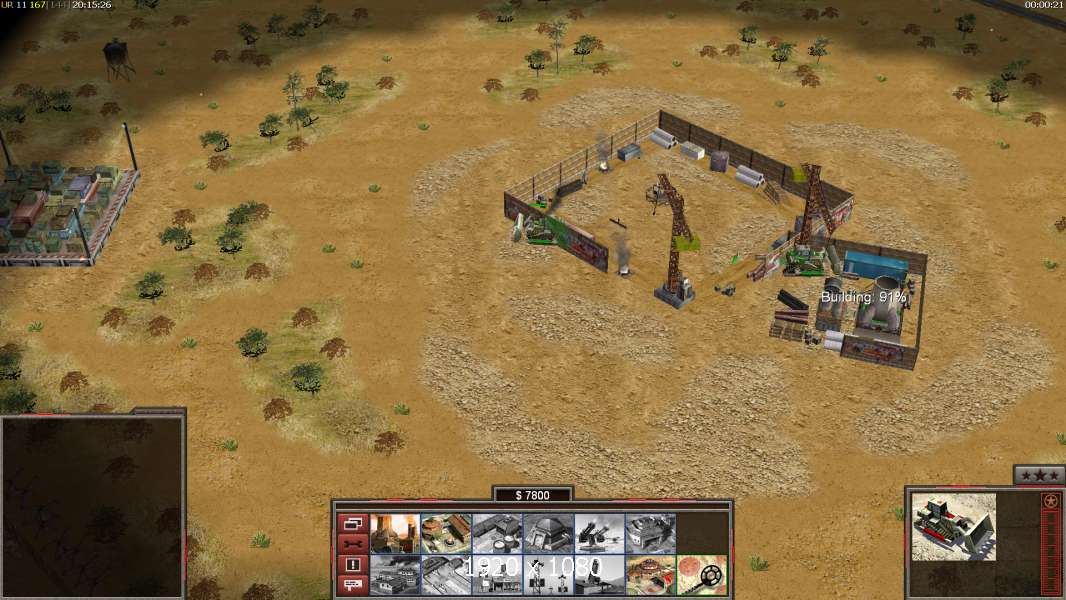Viewport: 1066px width, 600px height.
Task: Open the chat message button
Action: (352, 586)
